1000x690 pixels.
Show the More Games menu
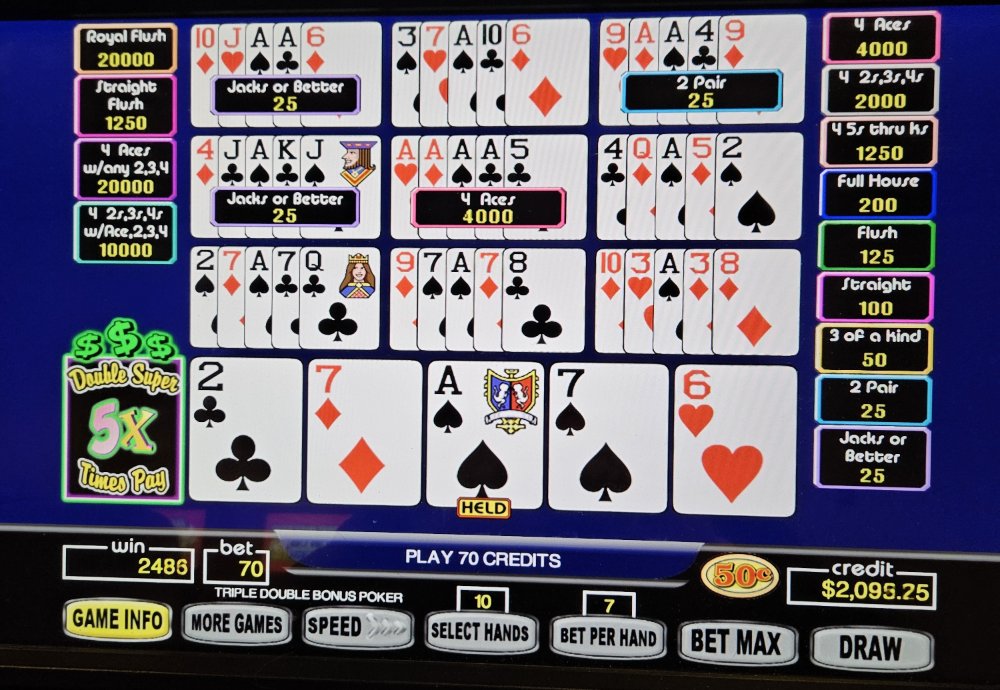point(236,625)
